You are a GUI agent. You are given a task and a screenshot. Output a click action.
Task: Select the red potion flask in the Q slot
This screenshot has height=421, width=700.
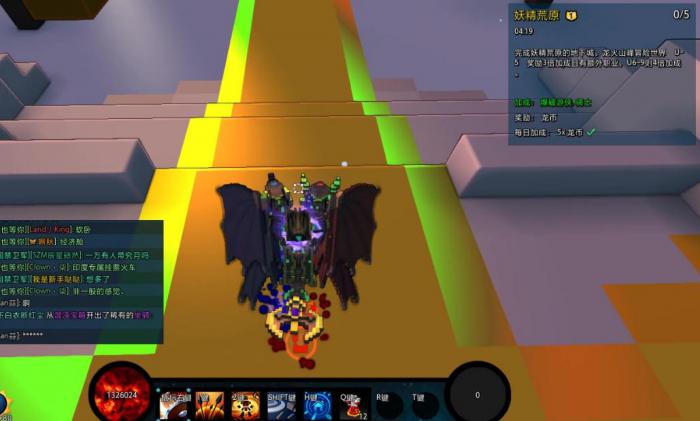(351, 402)
